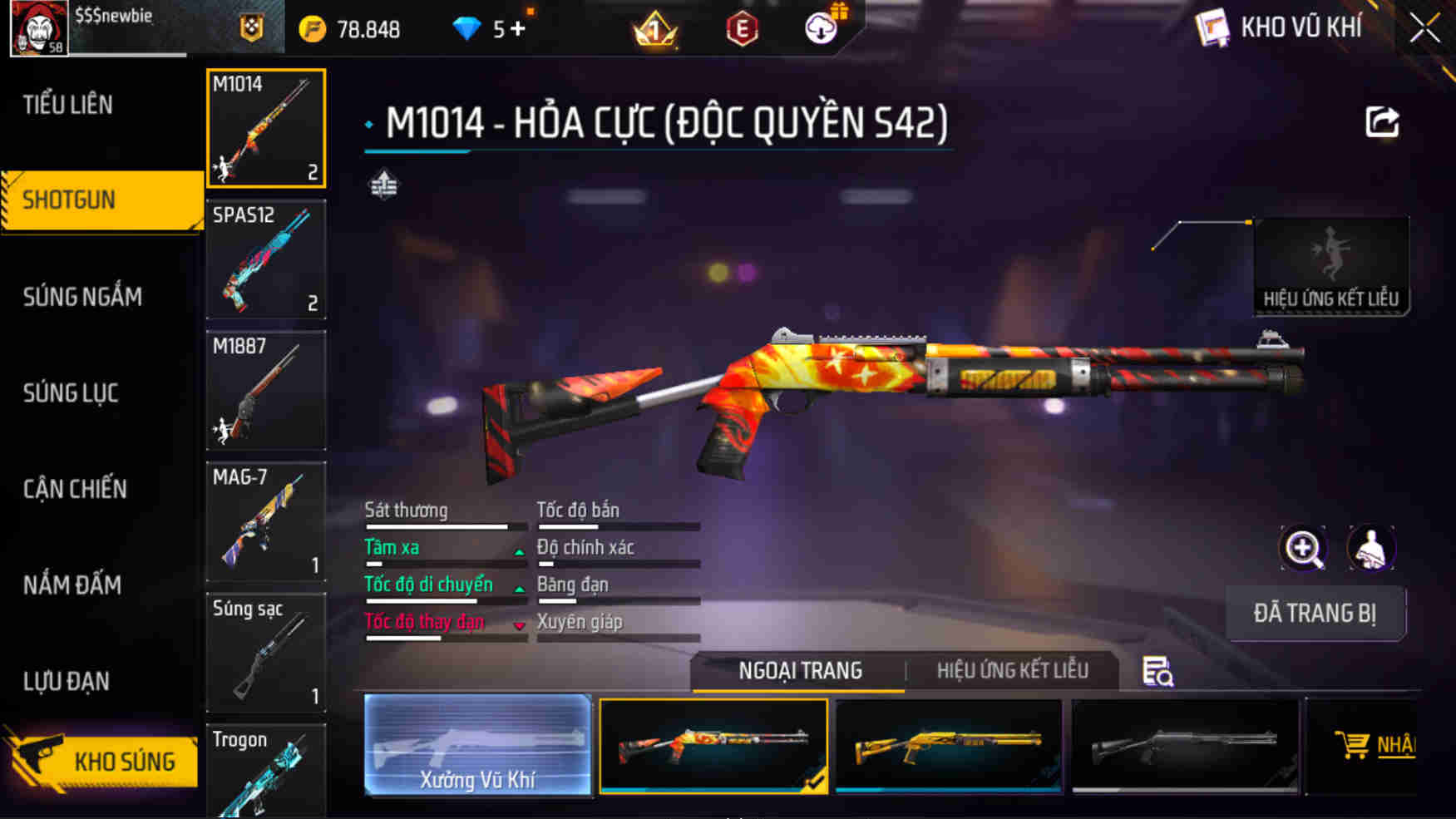Choose the Nắm Đấm category

click(72, 585)
